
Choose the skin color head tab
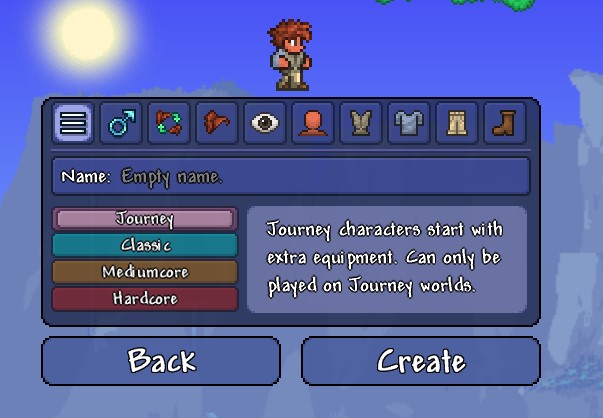(x=310, y=123)
